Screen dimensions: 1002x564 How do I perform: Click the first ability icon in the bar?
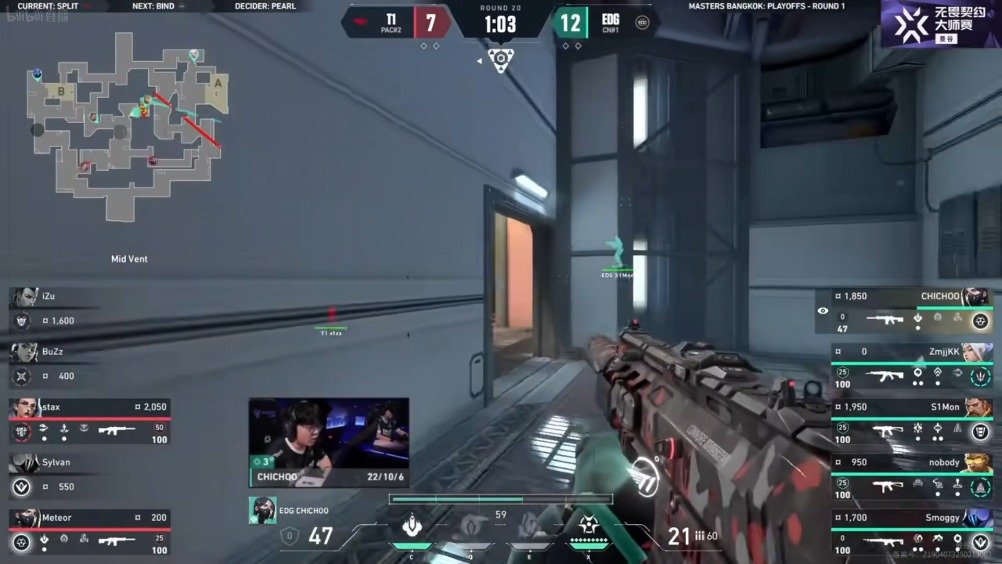(410, 526)
